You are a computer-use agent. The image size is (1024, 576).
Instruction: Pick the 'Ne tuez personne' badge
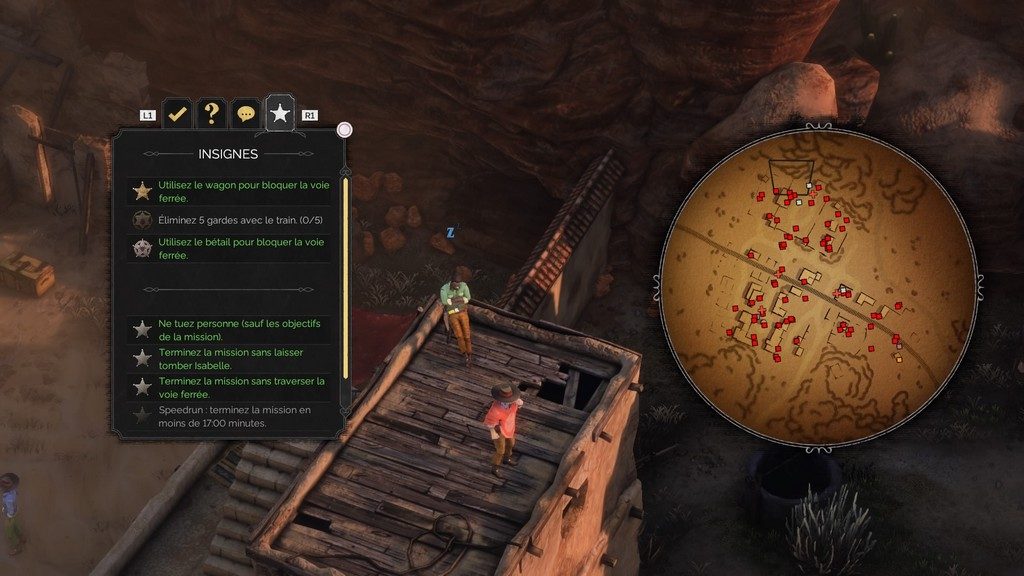point(231,330)
